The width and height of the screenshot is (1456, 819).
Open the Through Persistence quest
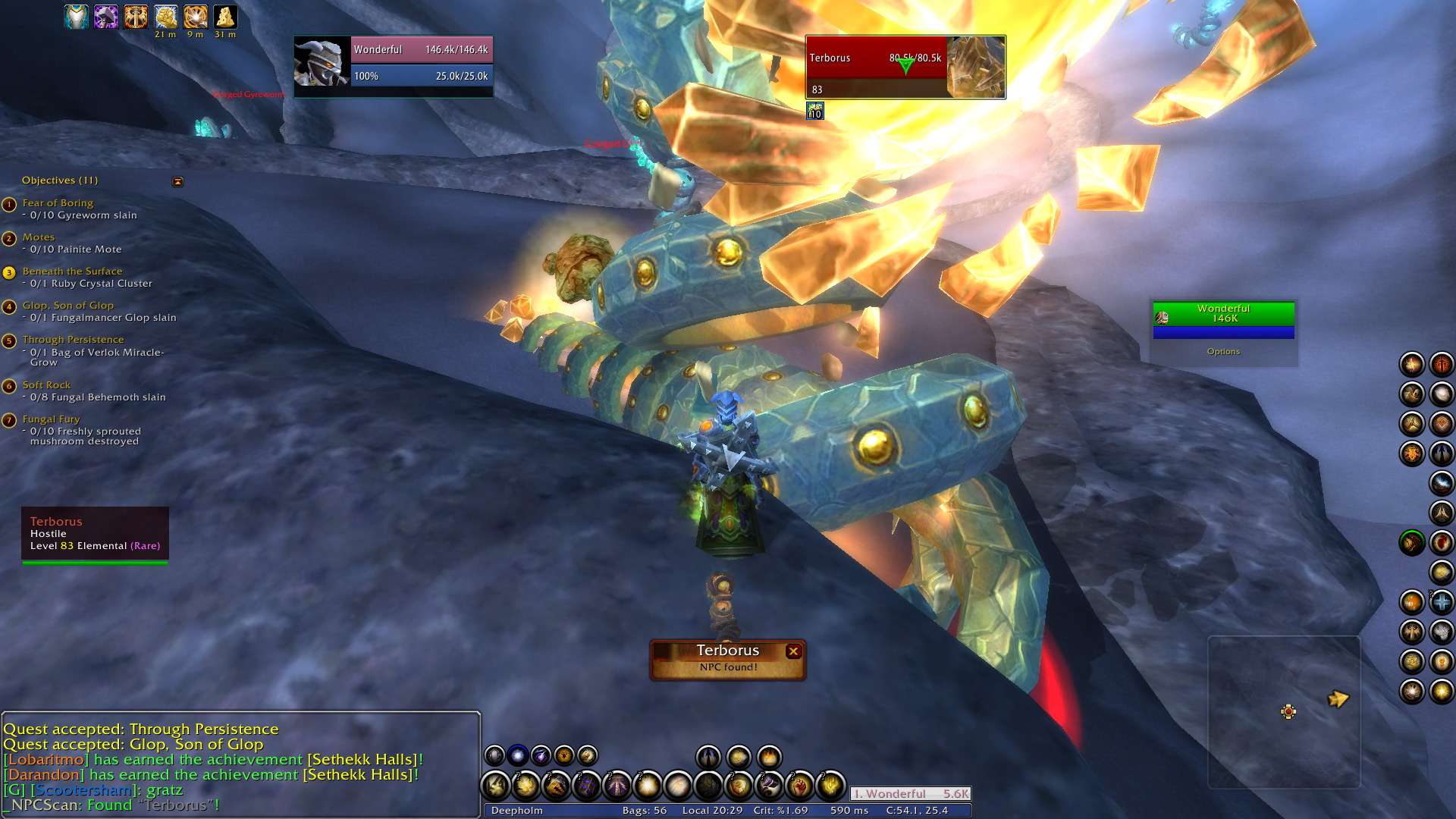(73, 340)
